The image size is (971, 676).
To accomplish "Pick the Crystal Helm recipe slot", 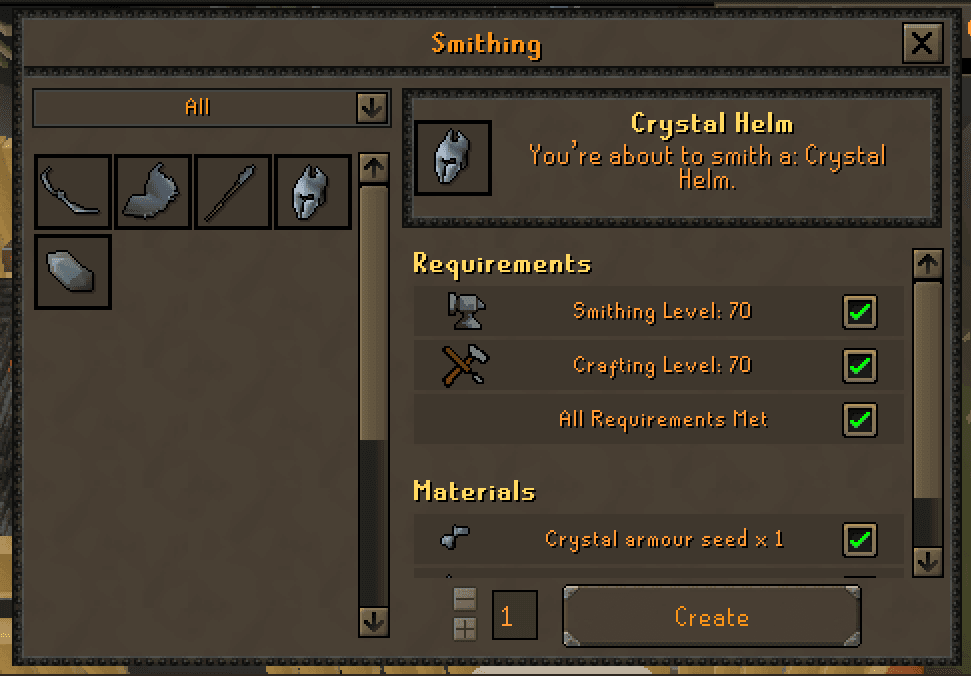I will tap(313, 191).
